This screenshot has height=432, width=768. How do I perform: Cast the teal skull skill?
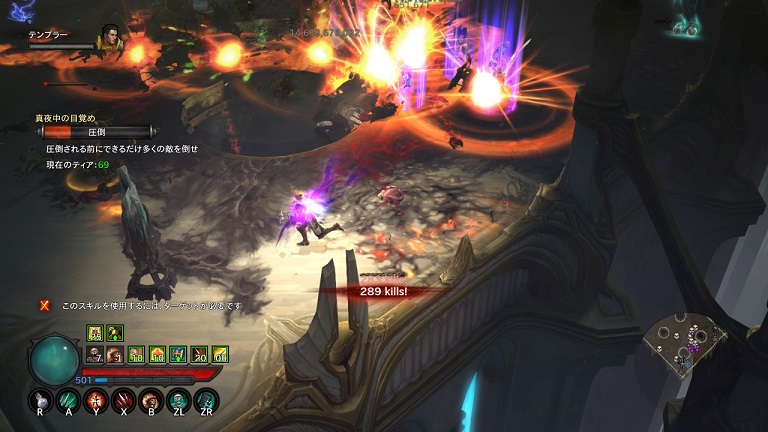pos(178,401)
